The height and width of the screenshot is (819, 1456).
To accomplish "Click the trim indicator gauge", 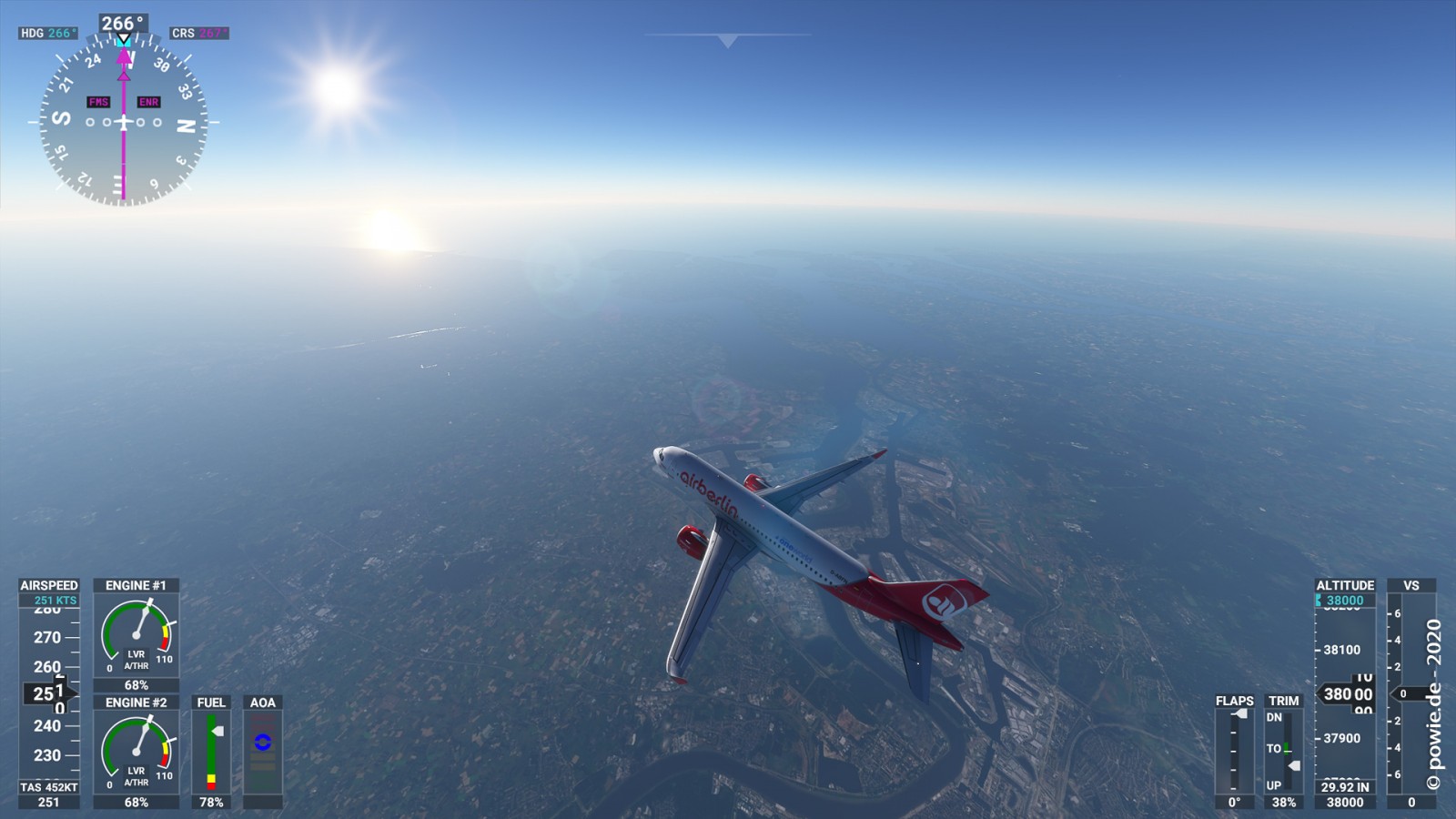I will (1284, 751).
